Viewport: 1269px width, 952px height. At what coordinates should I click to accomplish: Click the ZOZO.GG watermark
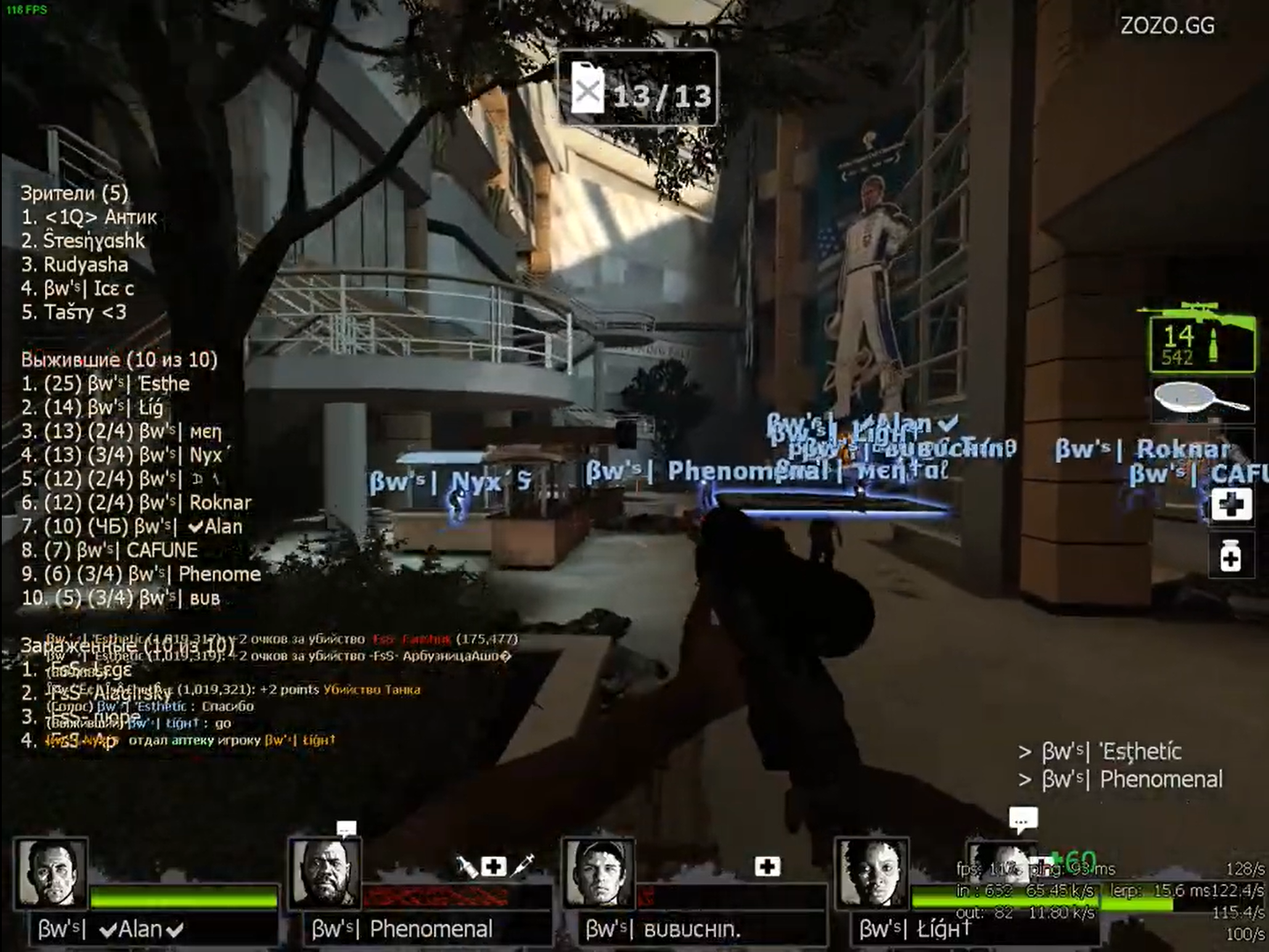pos(1167,26)
